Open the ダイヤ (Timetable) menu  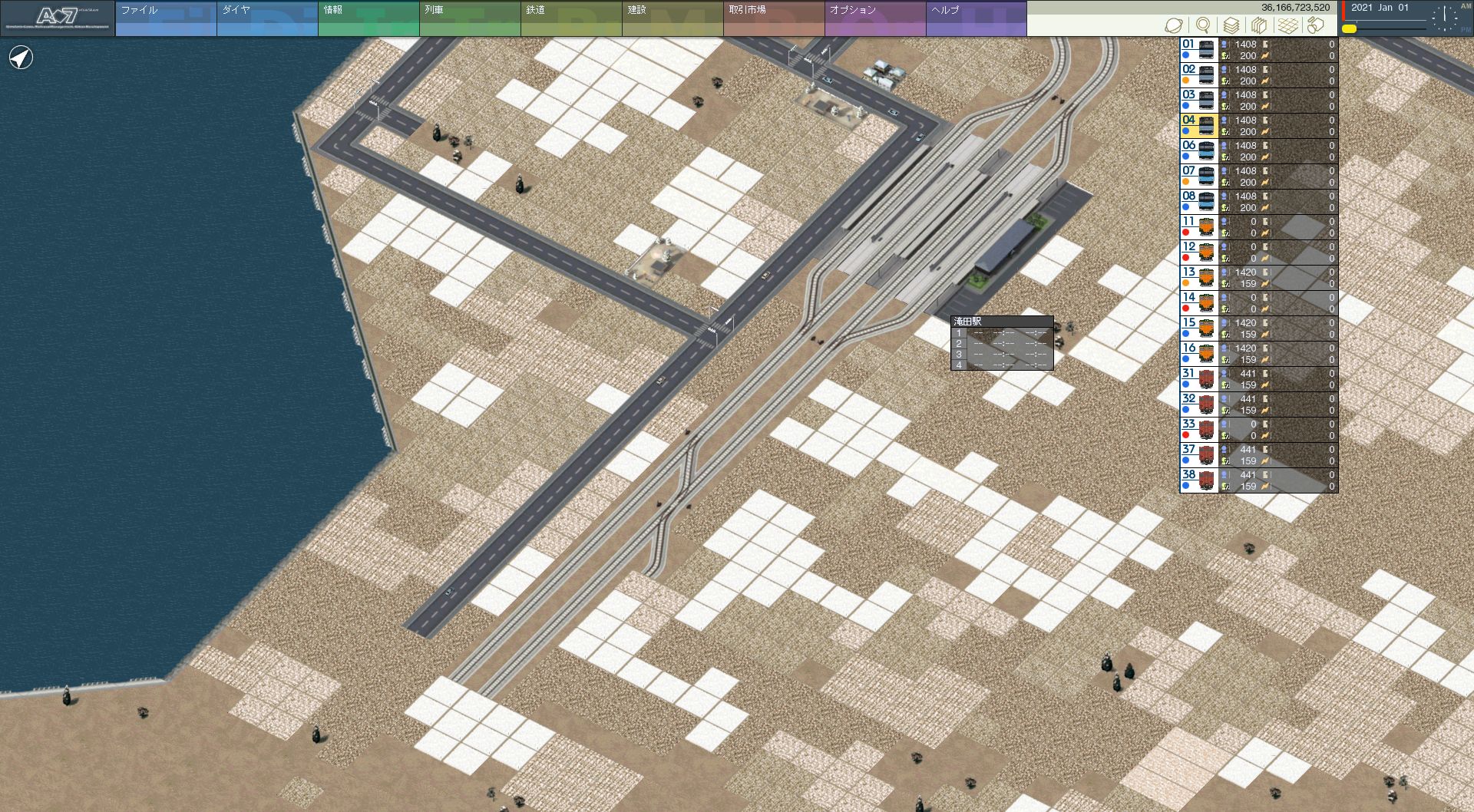coord(267,18)
